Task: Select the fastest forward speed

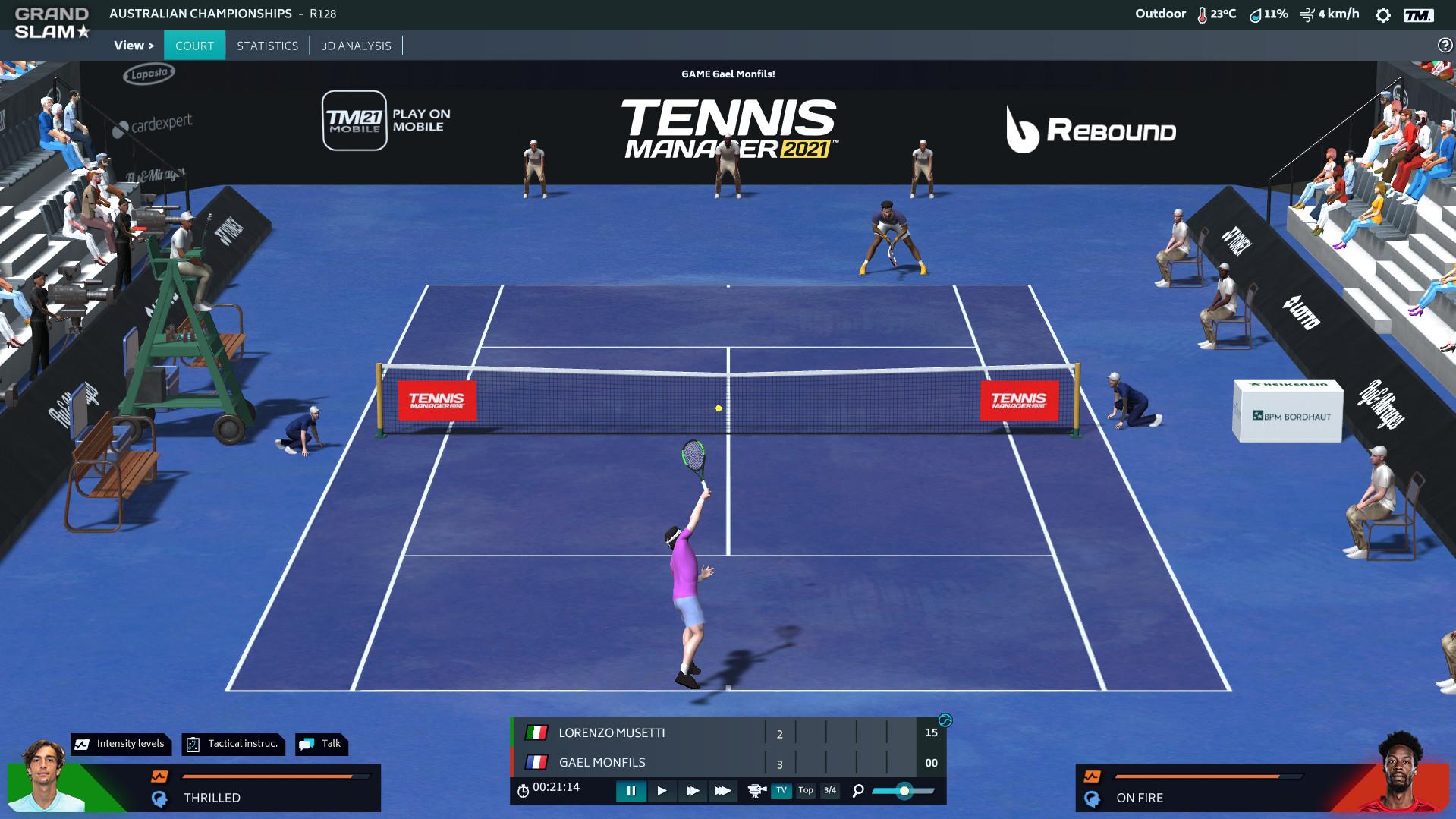Action: [x=723, y=791]
